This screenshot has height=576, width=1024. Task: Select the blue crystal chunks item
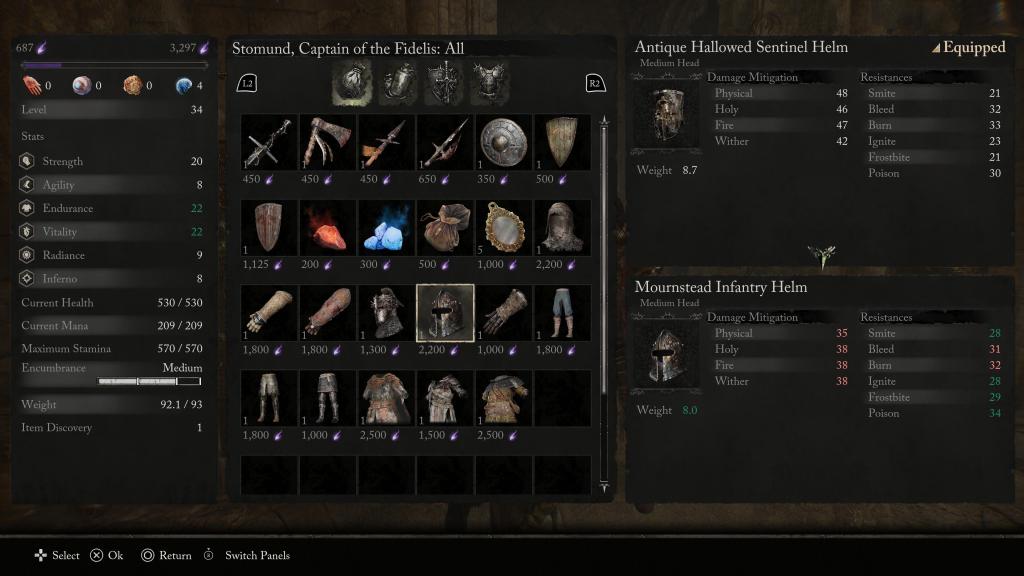click(386, 227)
